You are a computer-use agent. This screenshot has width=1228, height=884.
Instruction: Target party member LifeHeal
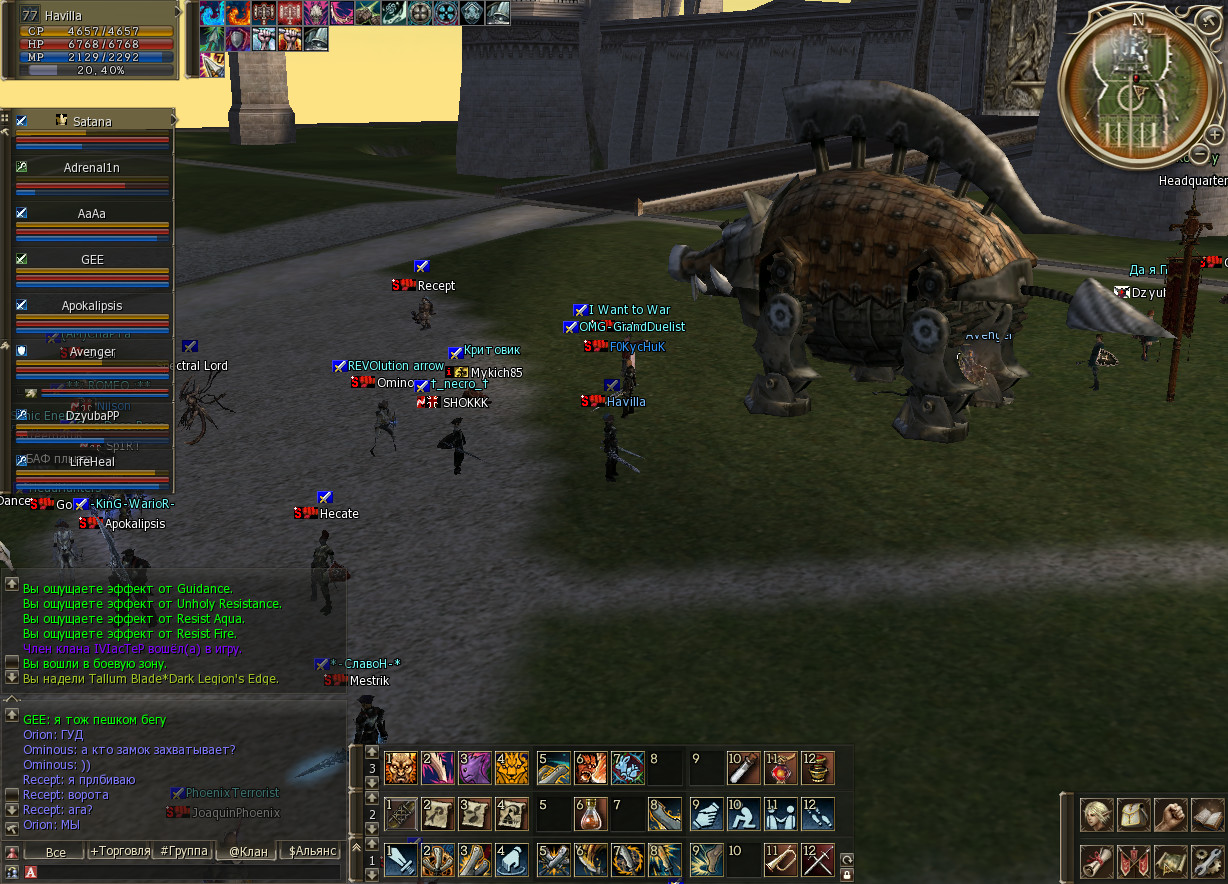(92, 462)
